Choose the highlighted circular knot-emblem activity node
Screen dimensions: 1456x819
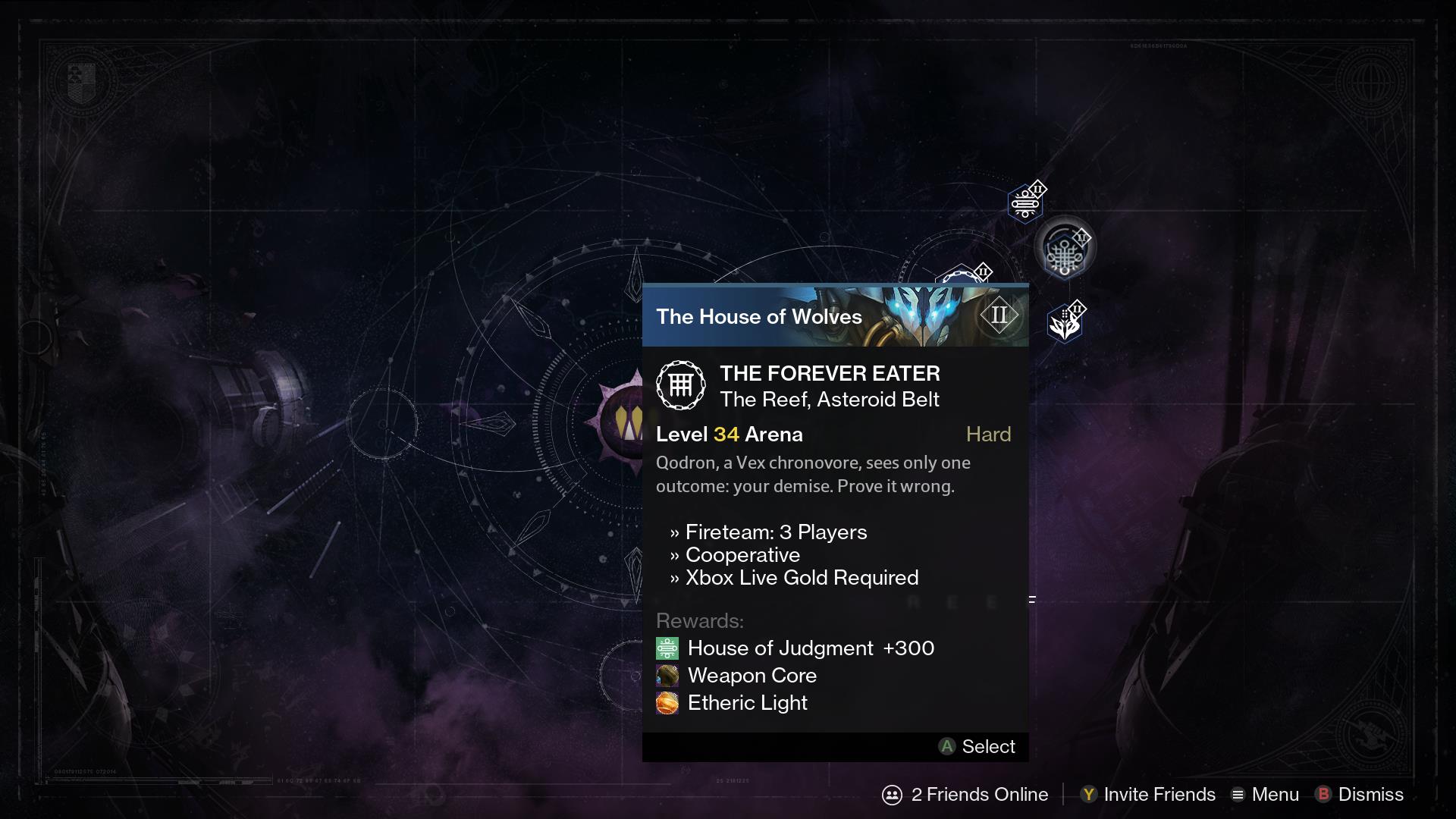1065,249
